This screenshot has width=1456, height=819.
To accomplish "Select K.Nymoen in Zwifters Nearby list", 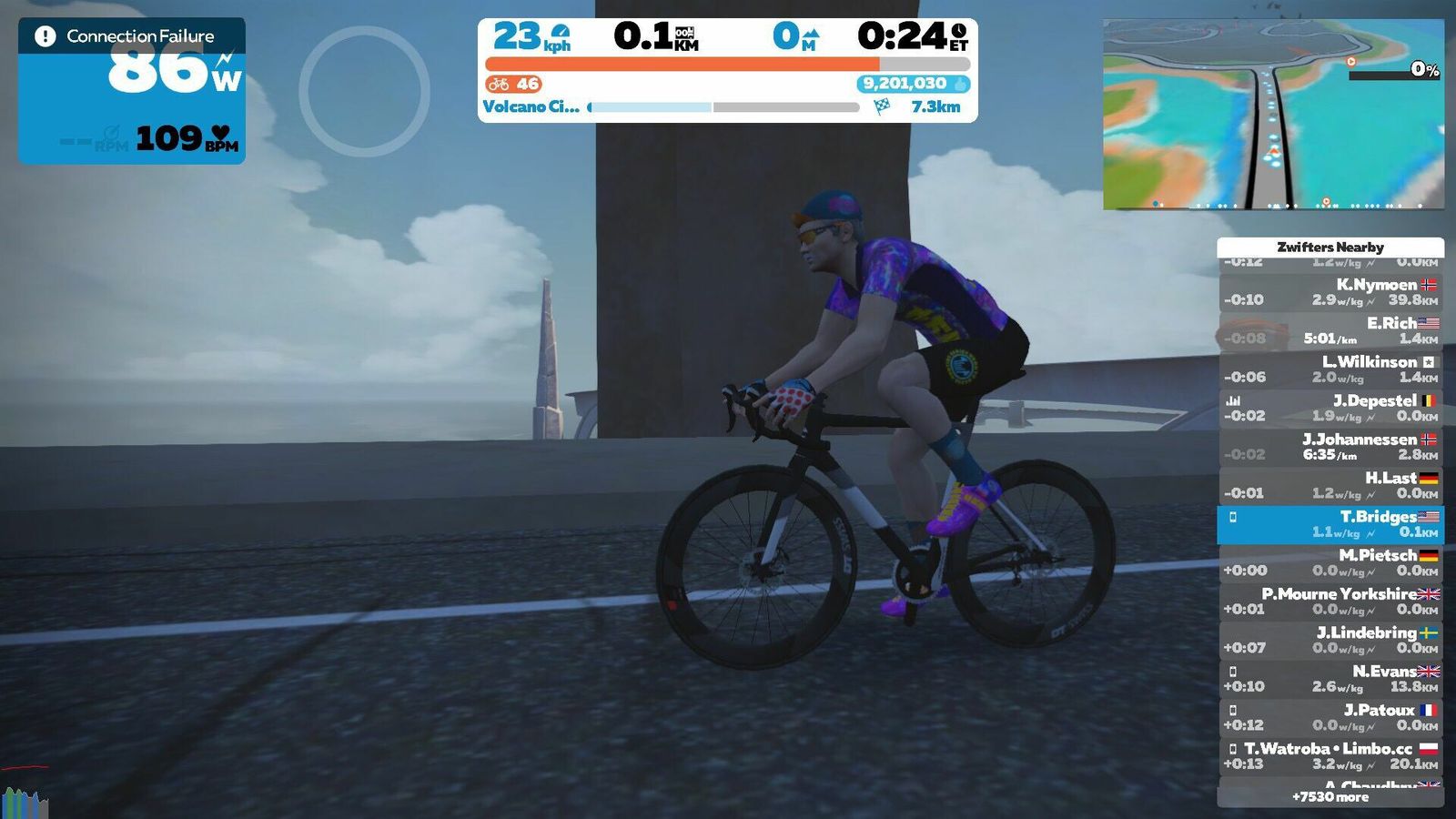I will tap(1330, 292).
